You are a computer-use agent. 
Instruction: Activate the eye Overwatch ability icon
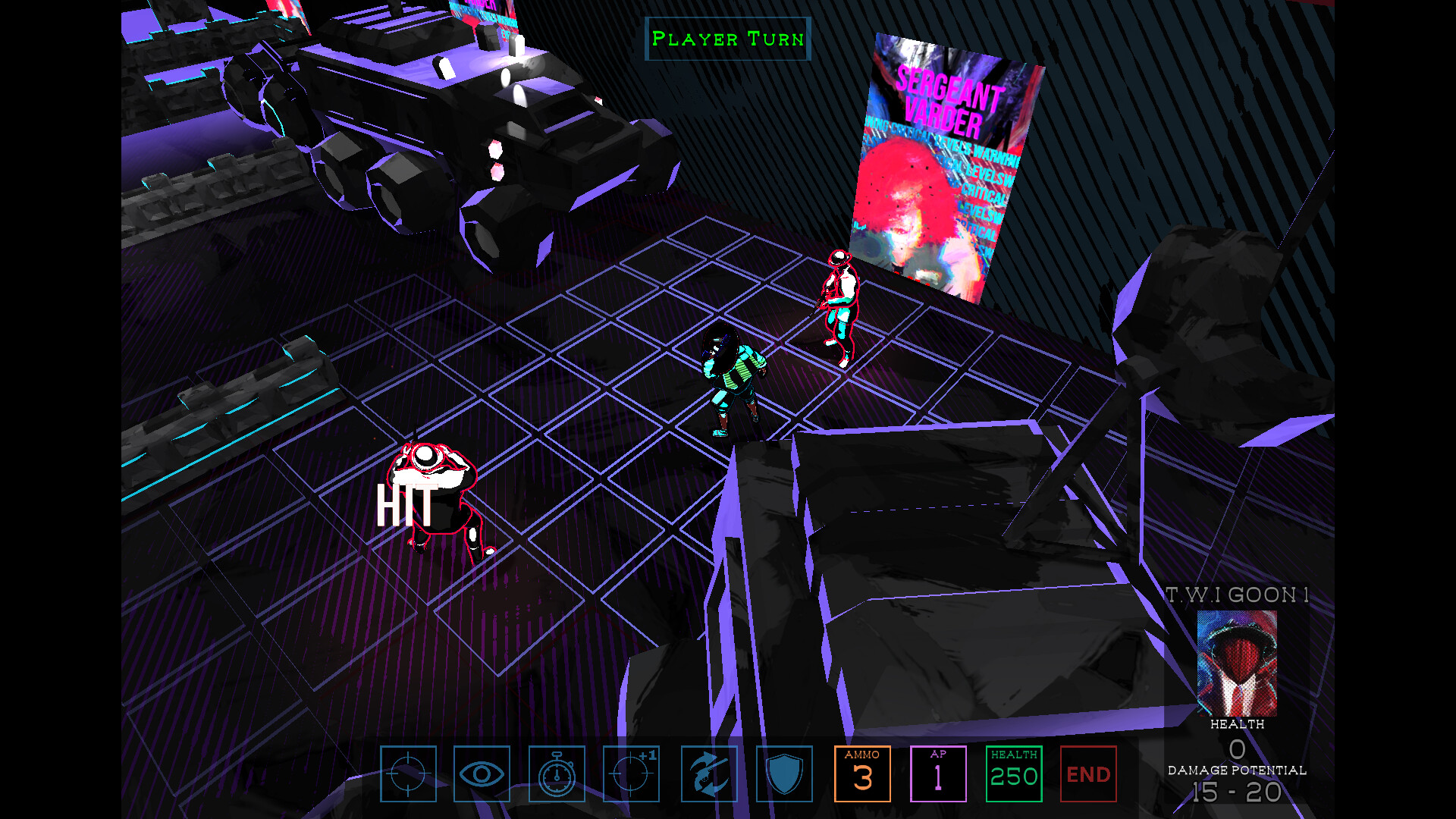coord(482,774)
